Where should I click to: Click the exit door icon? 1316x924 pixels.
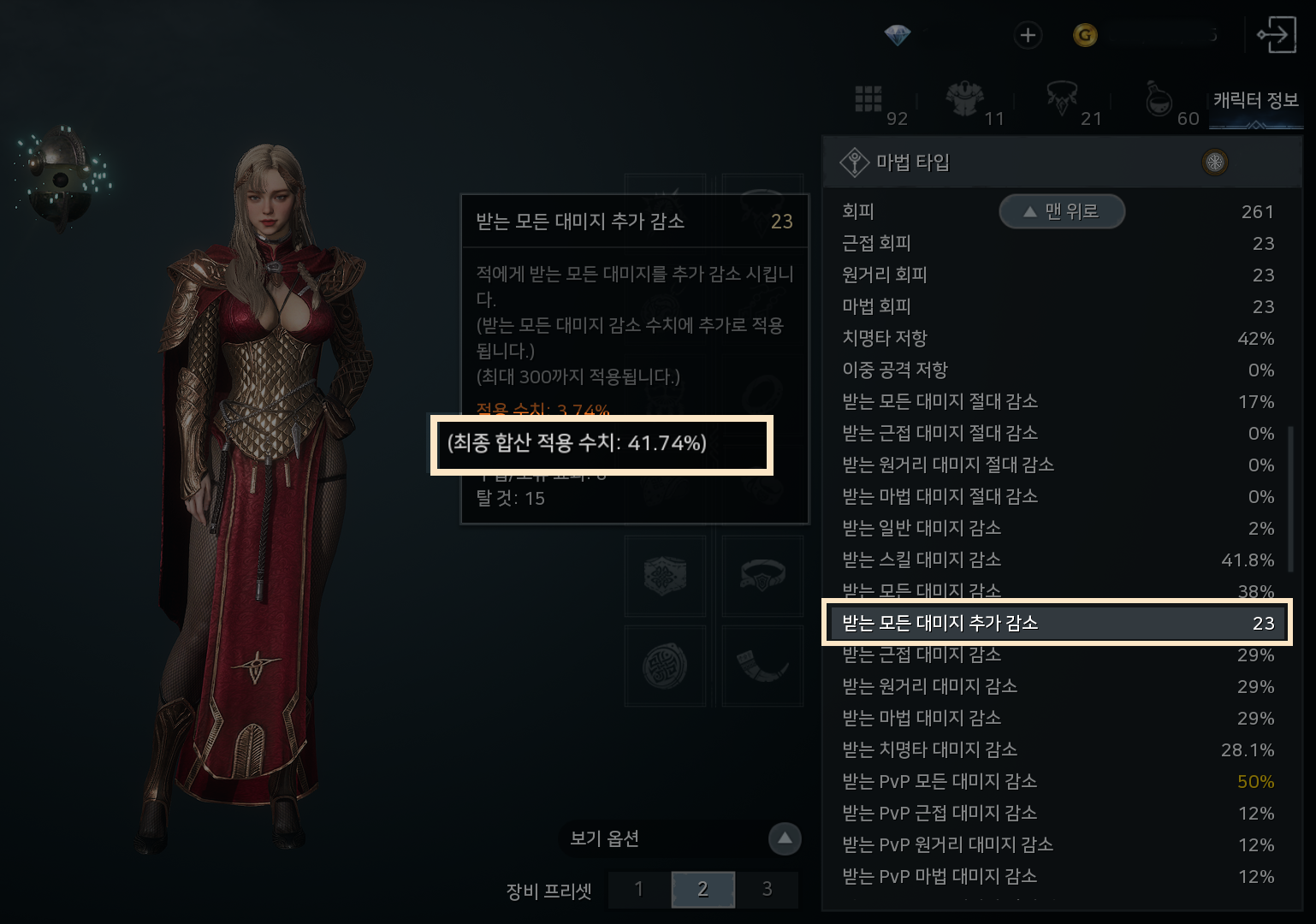click(x=1276, y=35)
